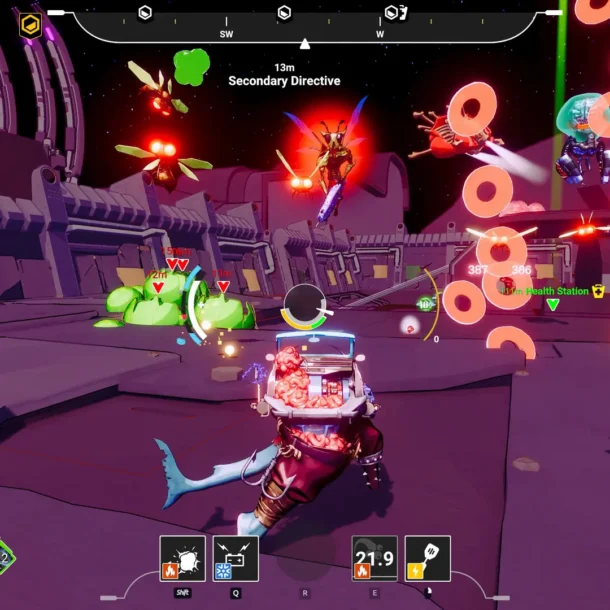Use the battery freeze ability
610x610 pixels.
point(235,558)
